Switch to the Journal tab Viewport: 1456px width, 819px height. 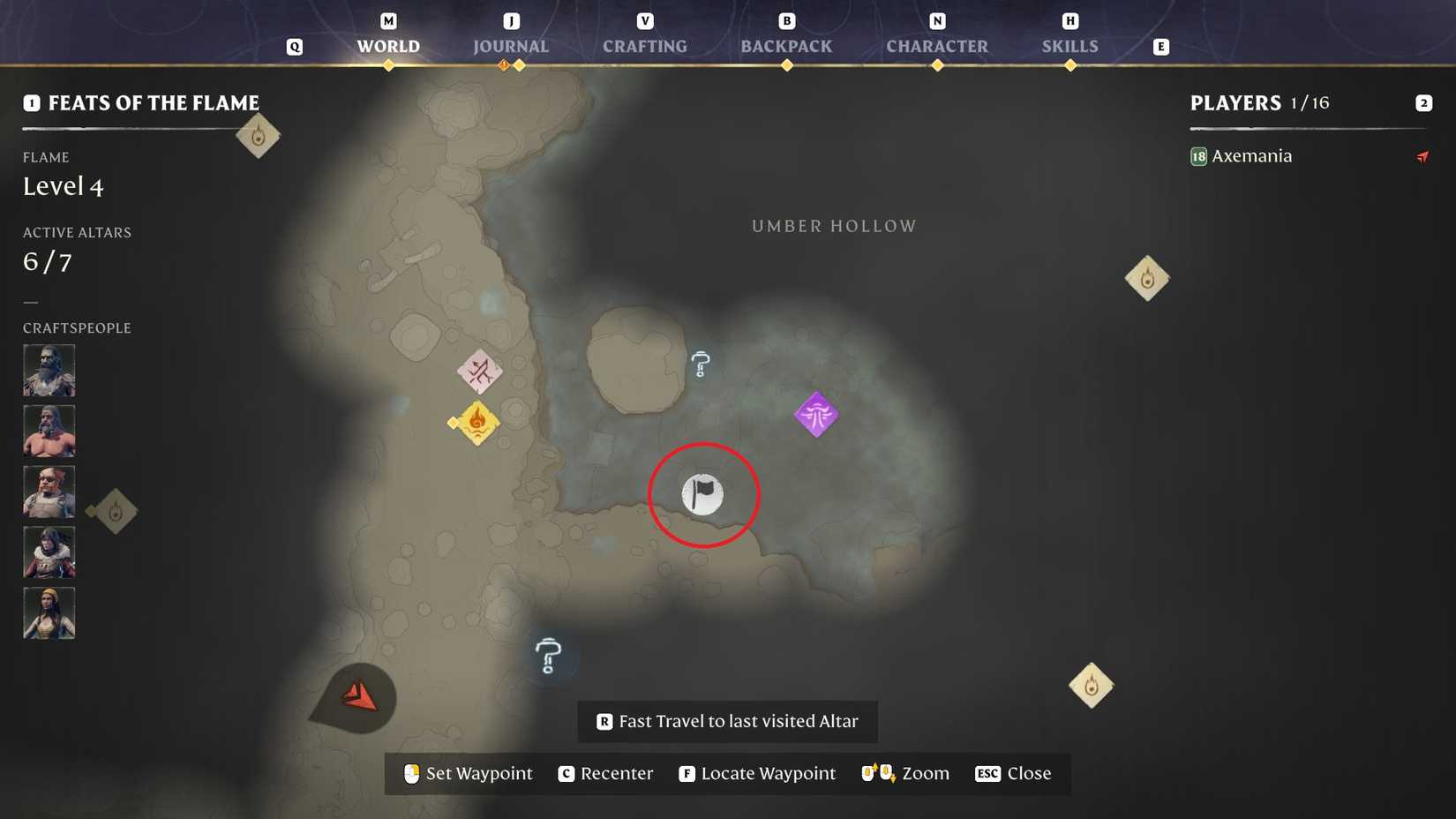(511, 46)
